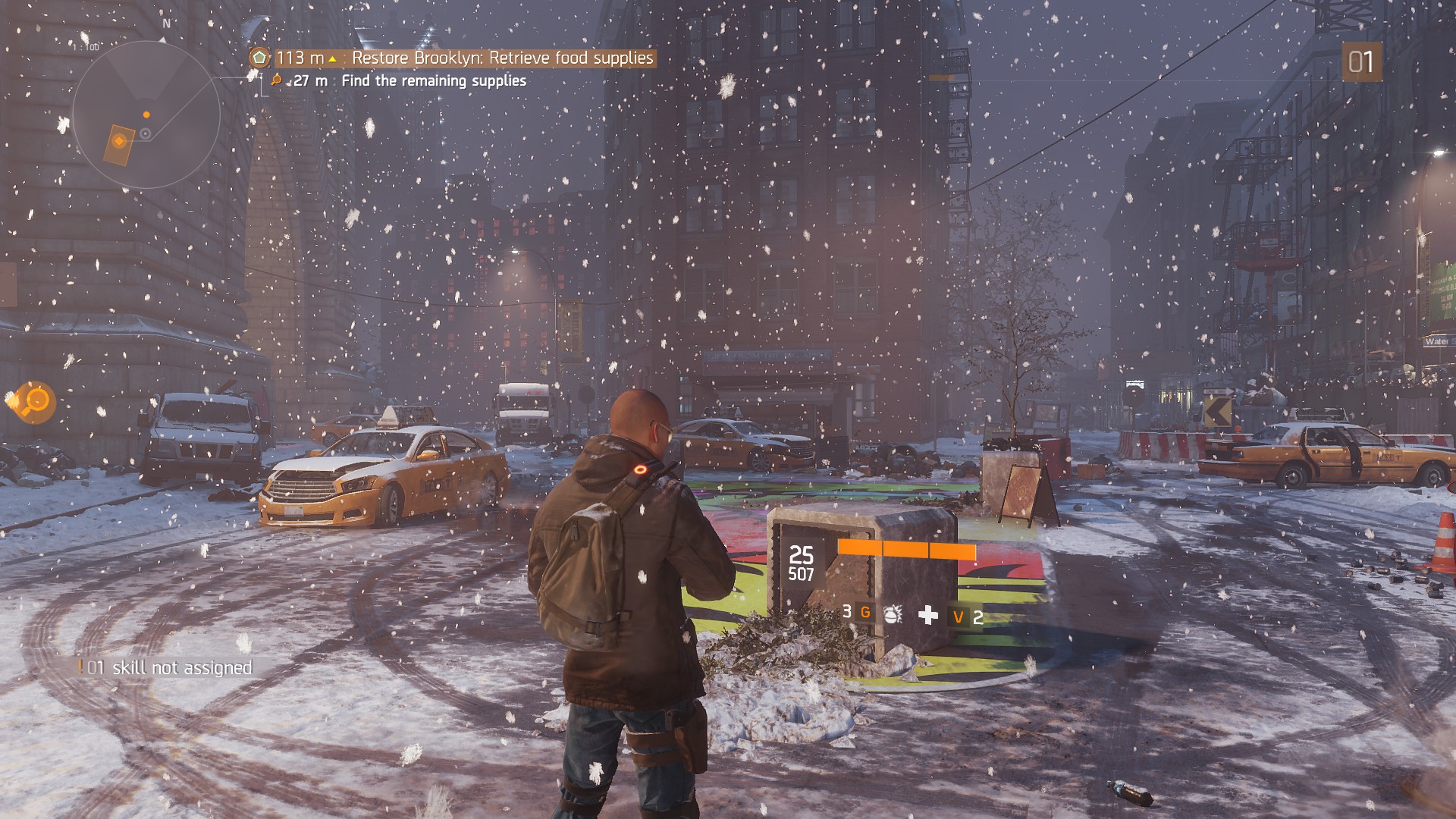Click the Find the remaining supplies objective
Viewport: 1456px width, 819px height.
(433, 81)
